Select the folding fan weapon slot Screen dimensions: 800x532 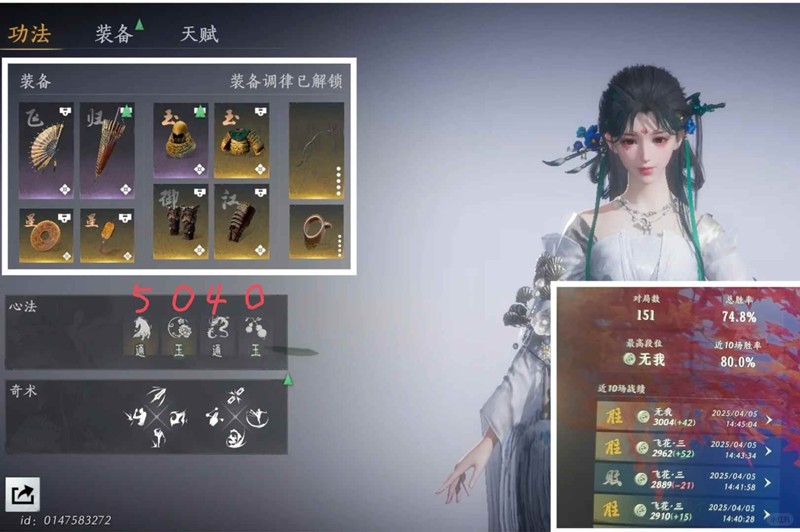click(46, 150)
